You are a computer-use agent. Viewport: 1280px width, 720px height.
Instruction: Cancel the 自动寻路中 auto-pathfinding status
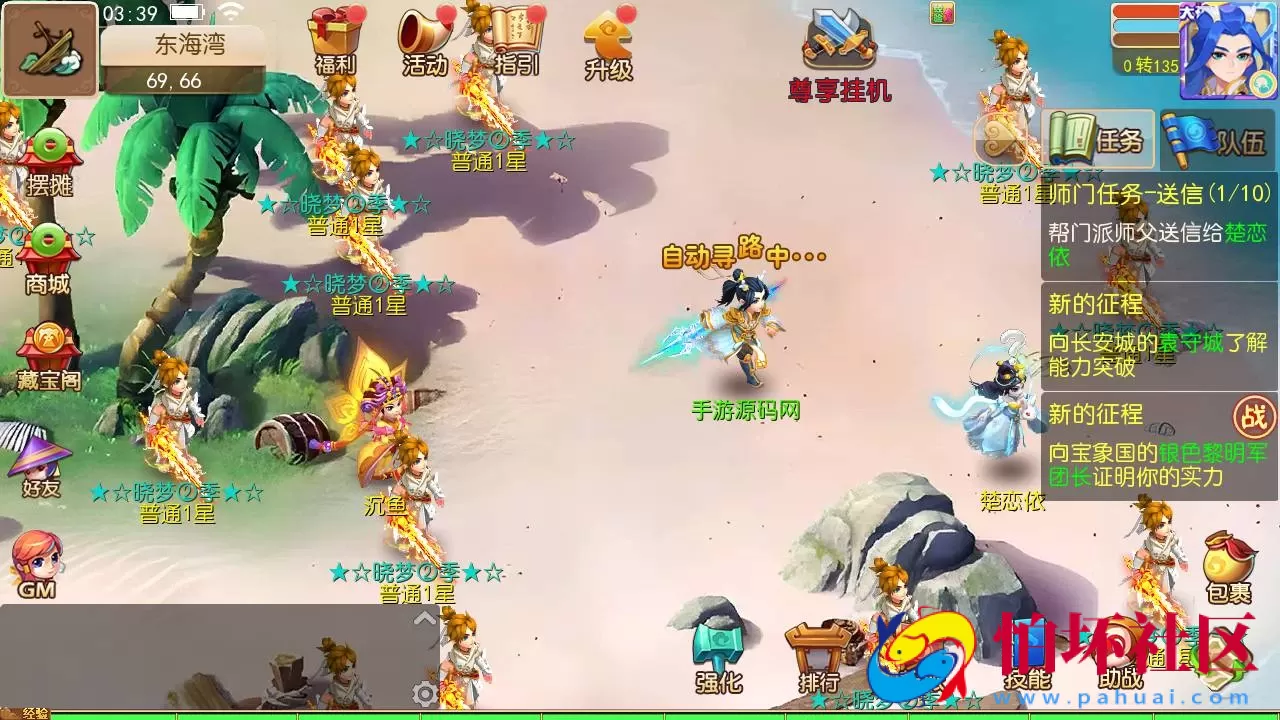(x=745, y=254)
